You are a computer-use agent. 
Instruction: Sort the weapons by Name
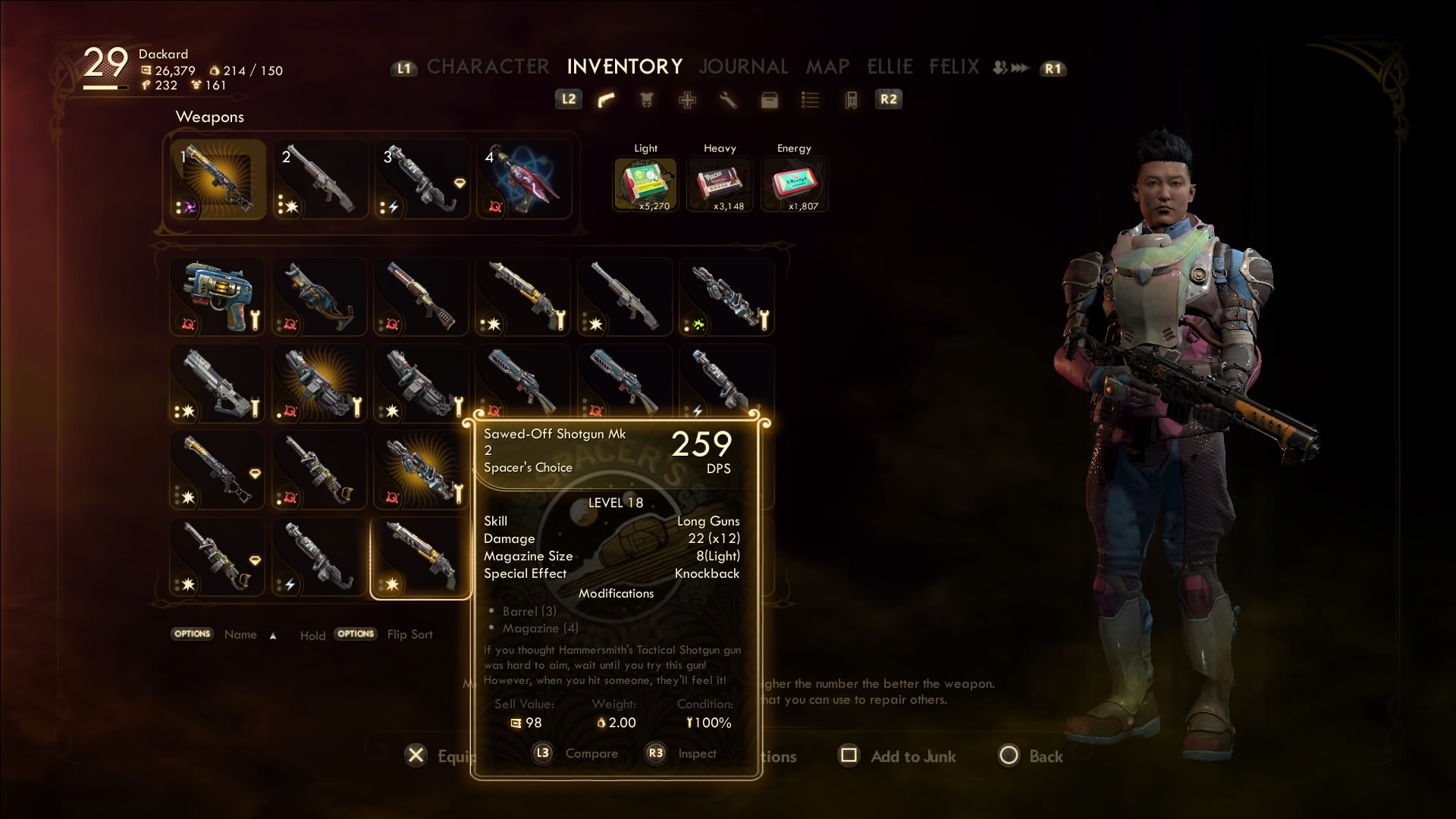point(240,635)
